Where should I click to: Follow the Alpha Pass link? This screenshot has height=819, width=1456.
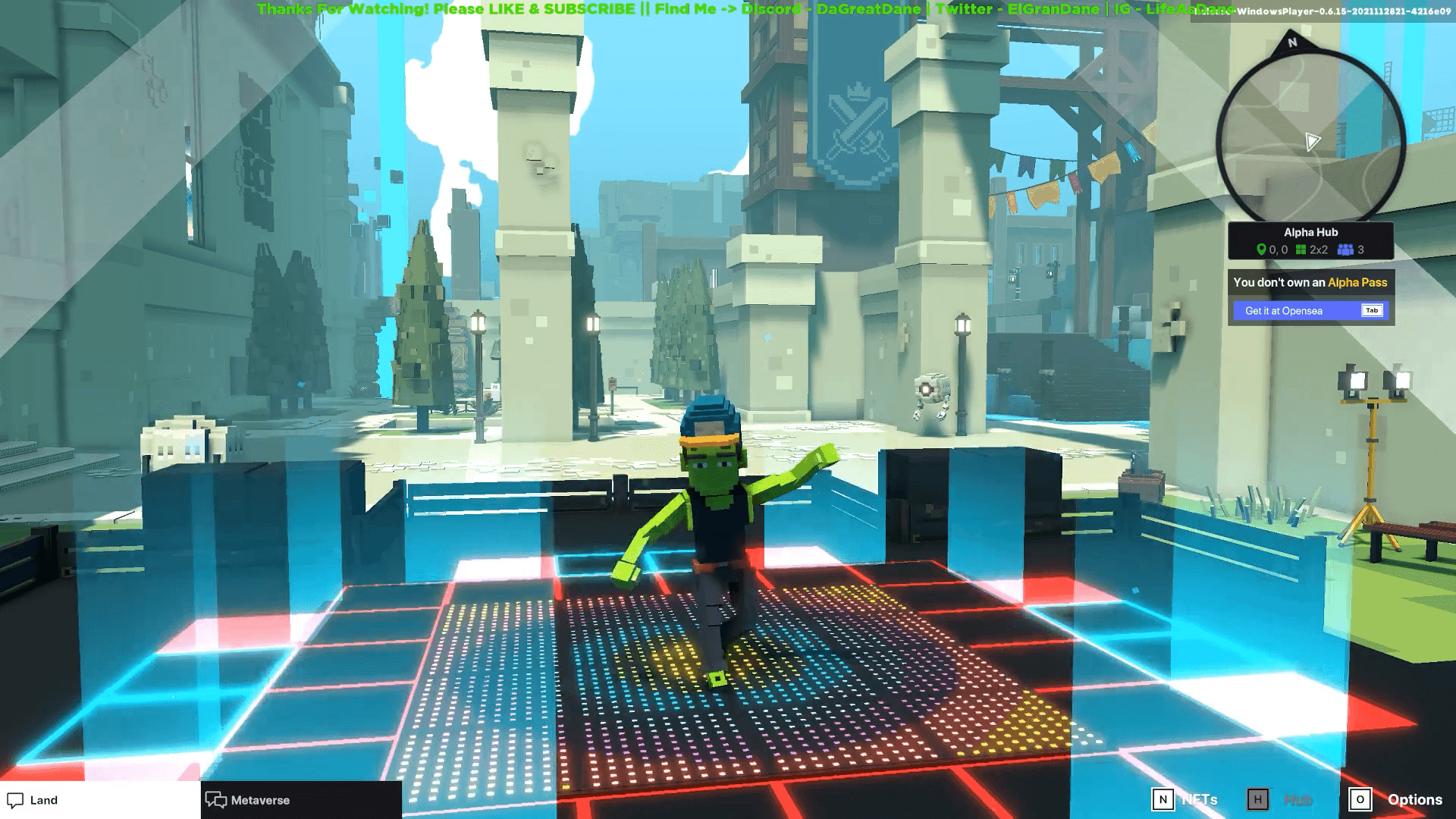[1357, 283]
